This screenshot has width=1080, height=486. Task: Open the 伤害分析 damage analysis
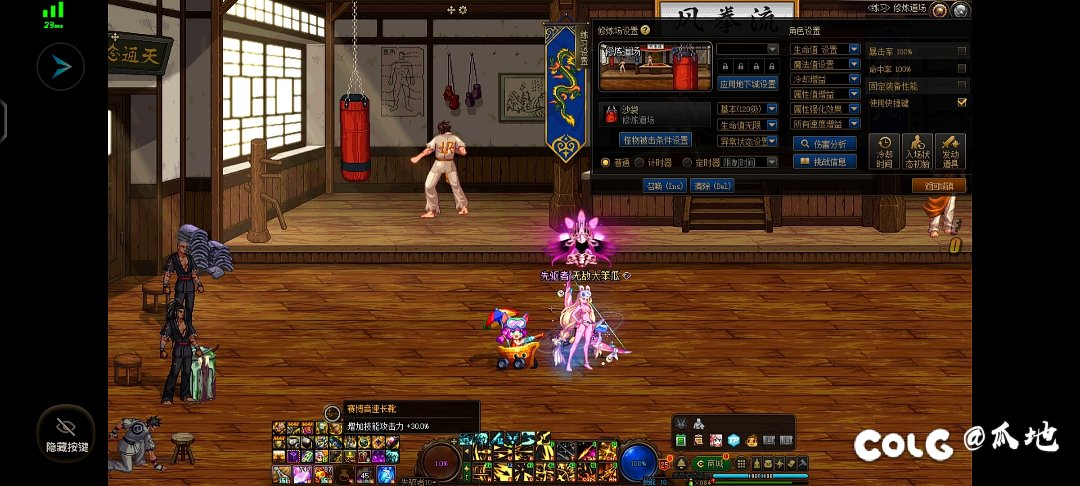[825, 144]
